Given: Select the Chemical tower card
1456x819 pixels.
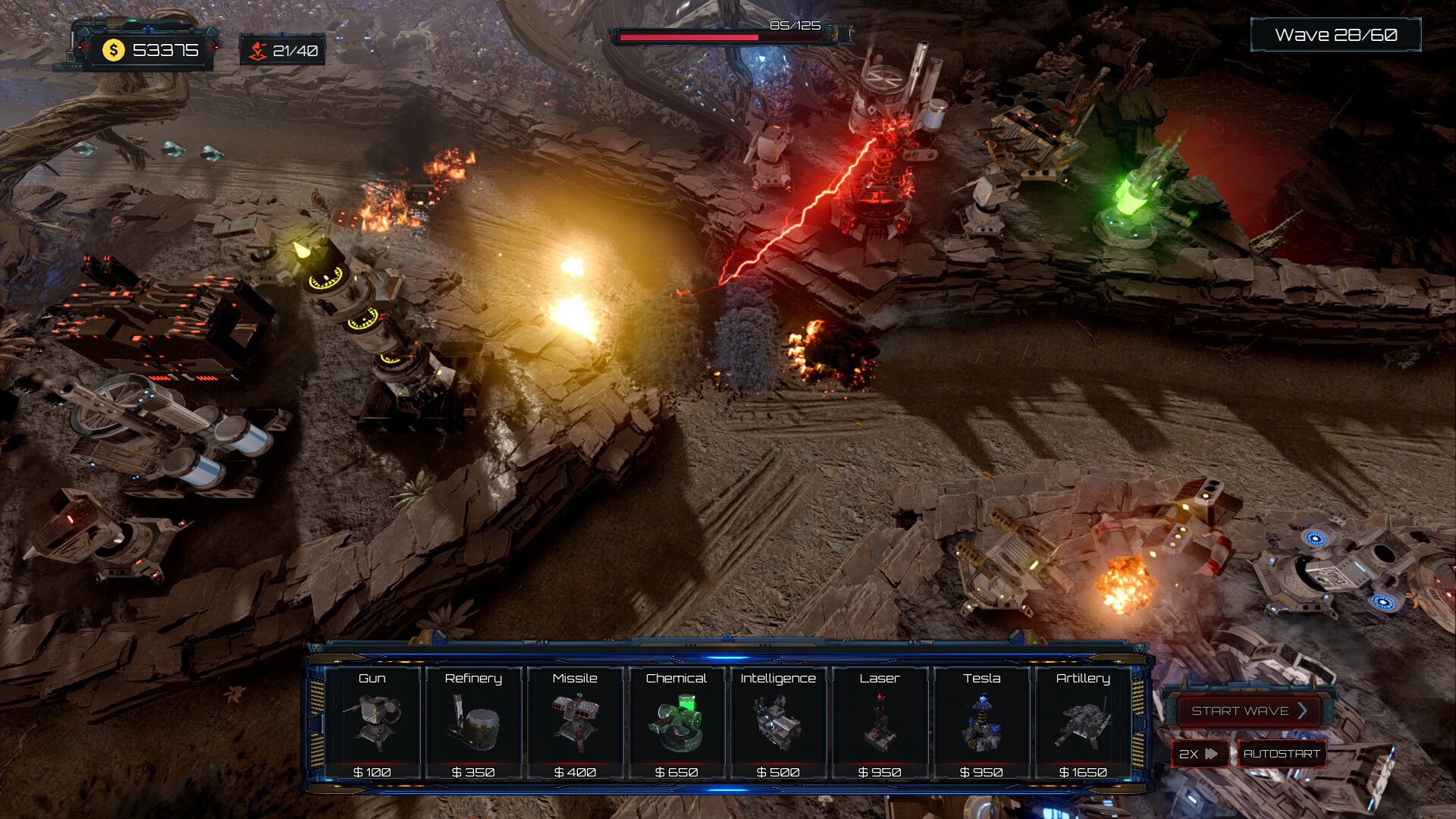Looking at the screenshot, I should click(676, 723).
